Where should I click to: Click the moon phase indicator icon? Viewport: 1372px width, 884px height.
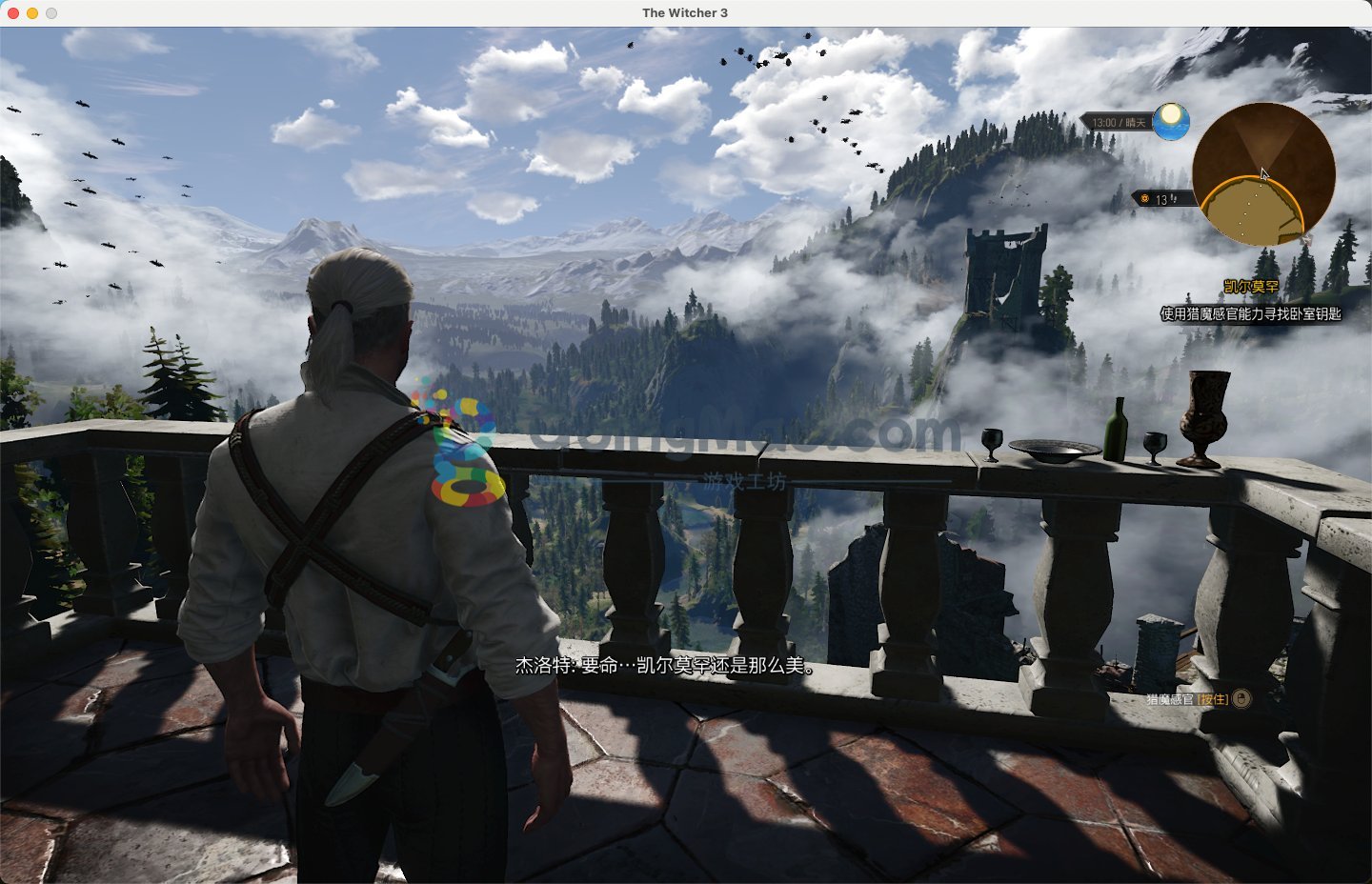tap(1171, 121)
